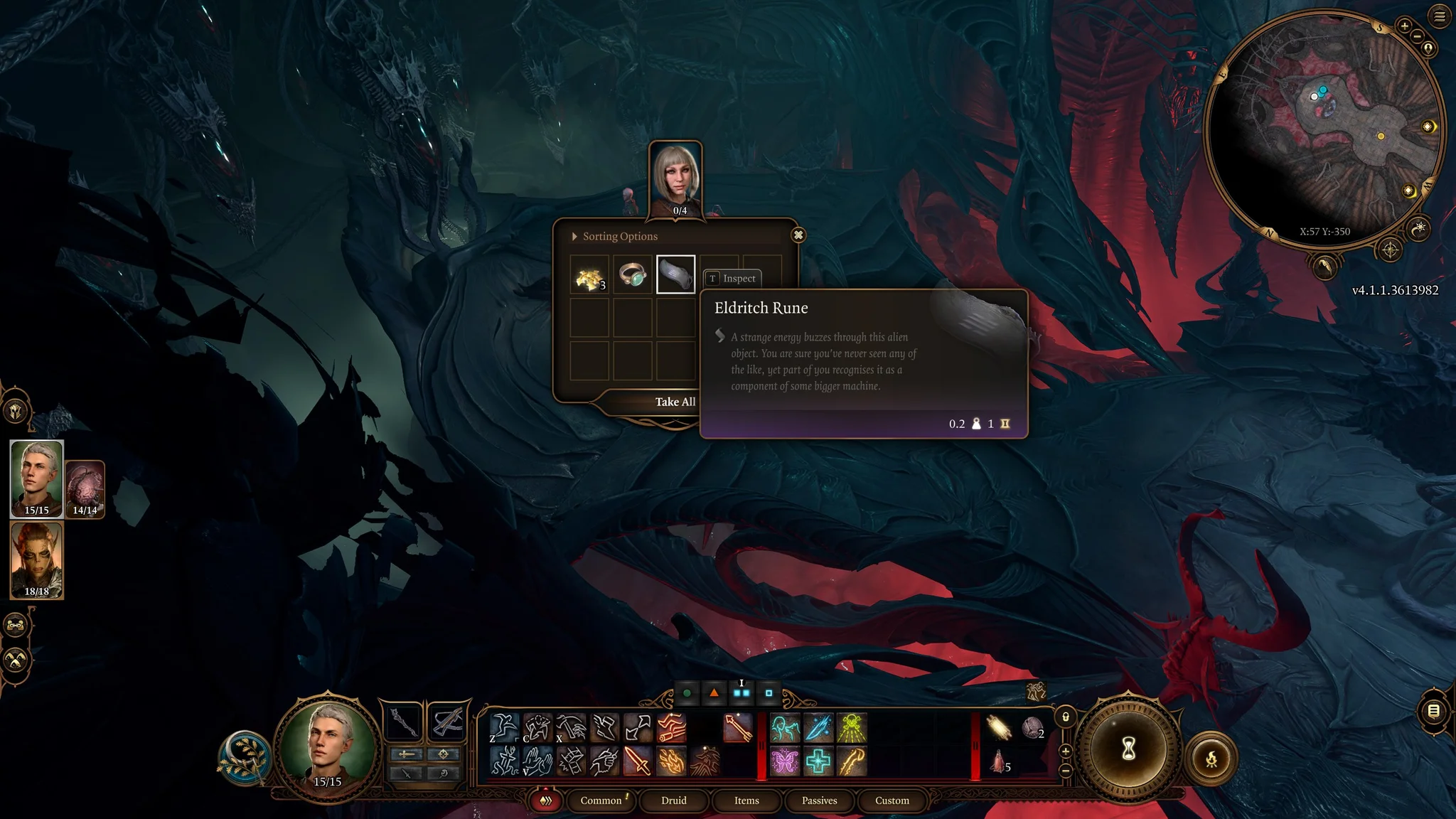This screenshot has width=1456, height=819.
Task: Show the Passives hotbar tab
Action: tap(820, 801)
